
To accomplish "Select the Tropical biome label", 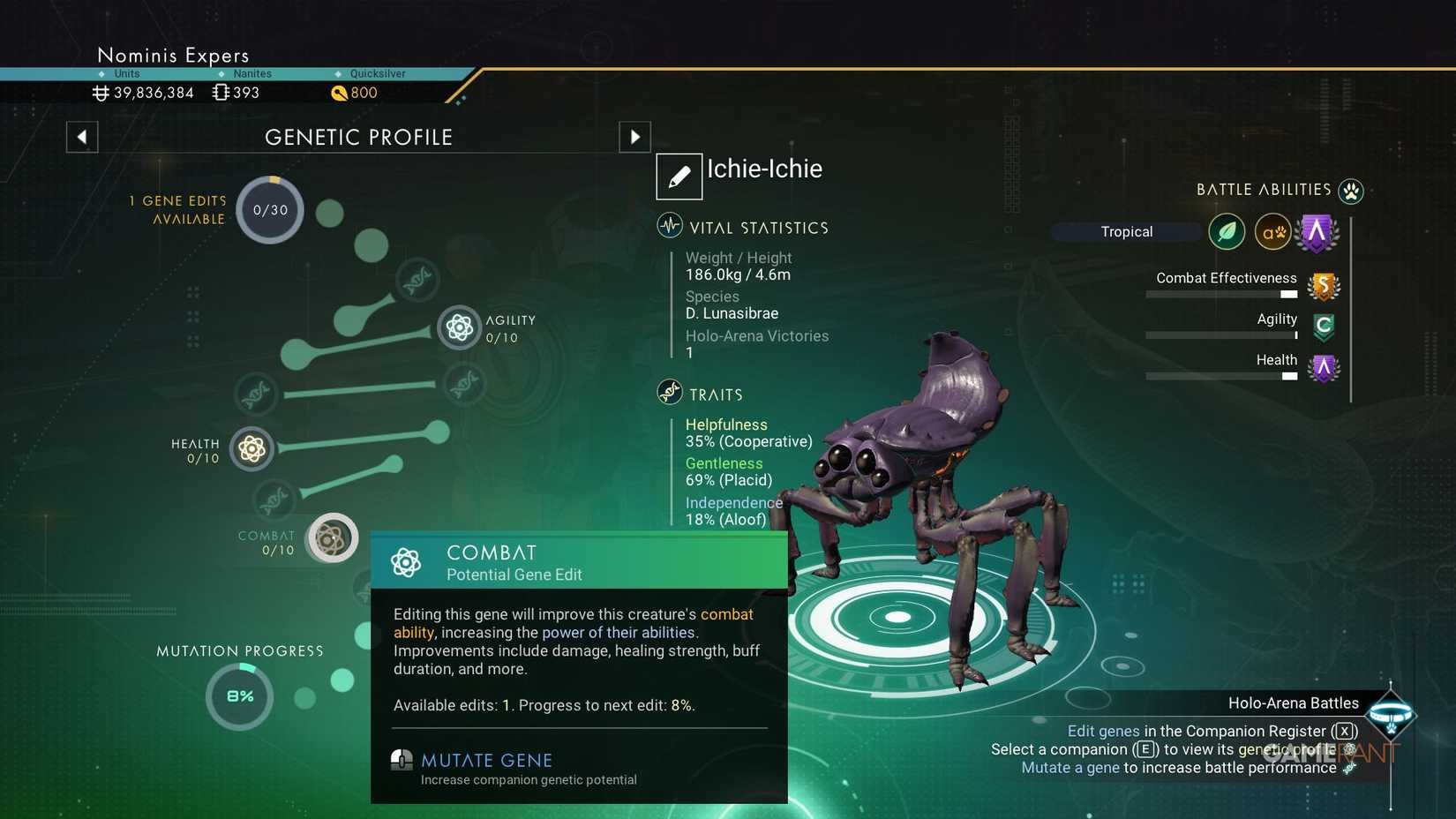I will (1127, 231).
